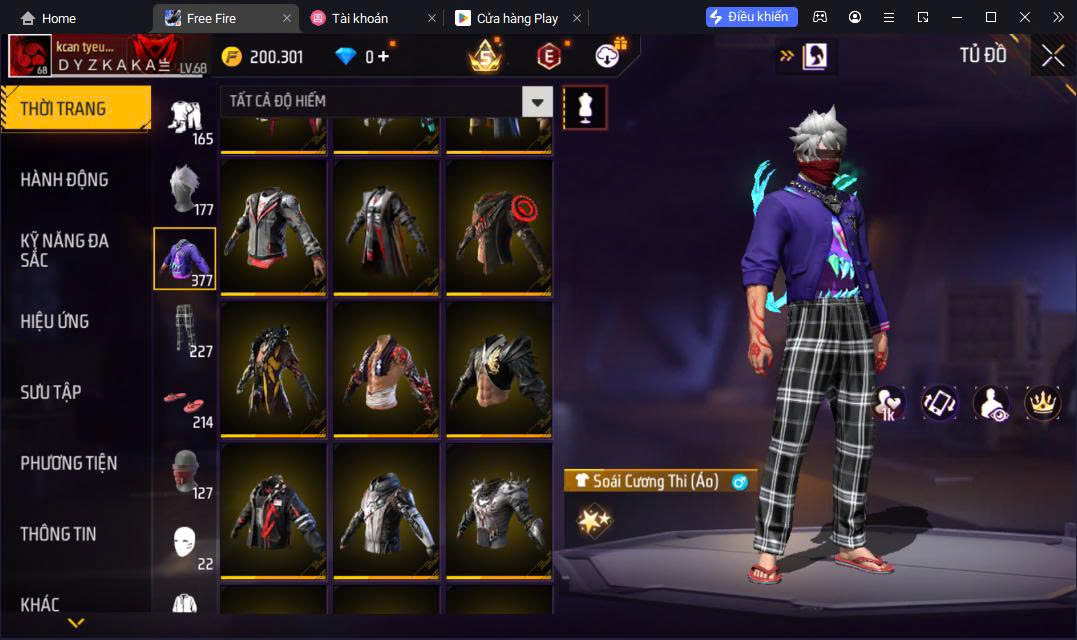
Task: Go to the Sưu Tập tab
Action: [x=51, y=392]
